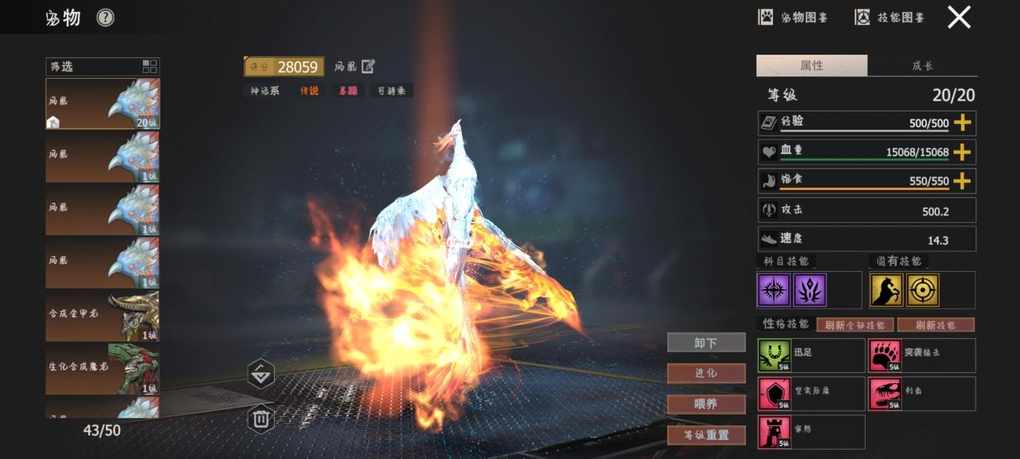Select the 合成金甲龙 pet in the list
The height and width of the screenshot is (459, 1020).
pyautogui.click(x=102, y=316)
